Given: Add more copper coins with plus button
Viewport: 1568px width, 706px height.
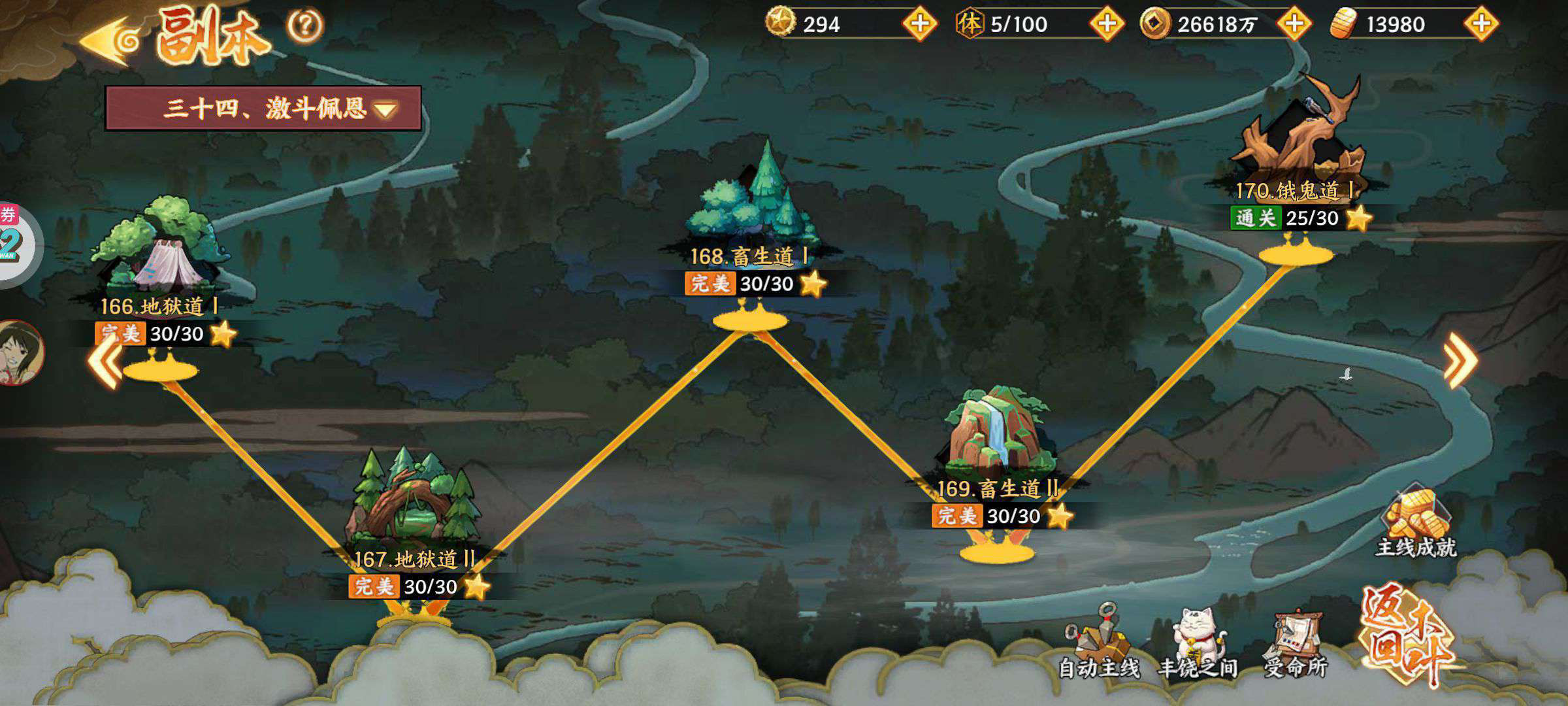Looking at the screenshot, I should [x=1294, y=24].
